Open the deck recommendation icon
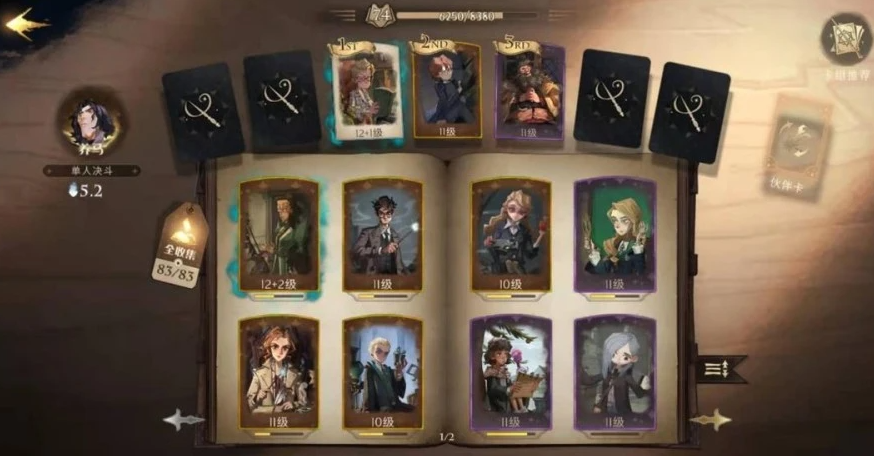Viewport: 874px width, 456px height. pyautogui.click(x=845, y=40)
